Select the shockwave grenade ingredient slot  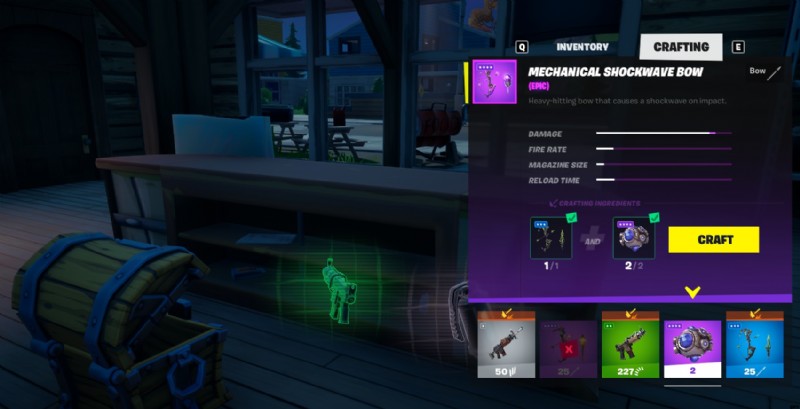pos(633,238)
